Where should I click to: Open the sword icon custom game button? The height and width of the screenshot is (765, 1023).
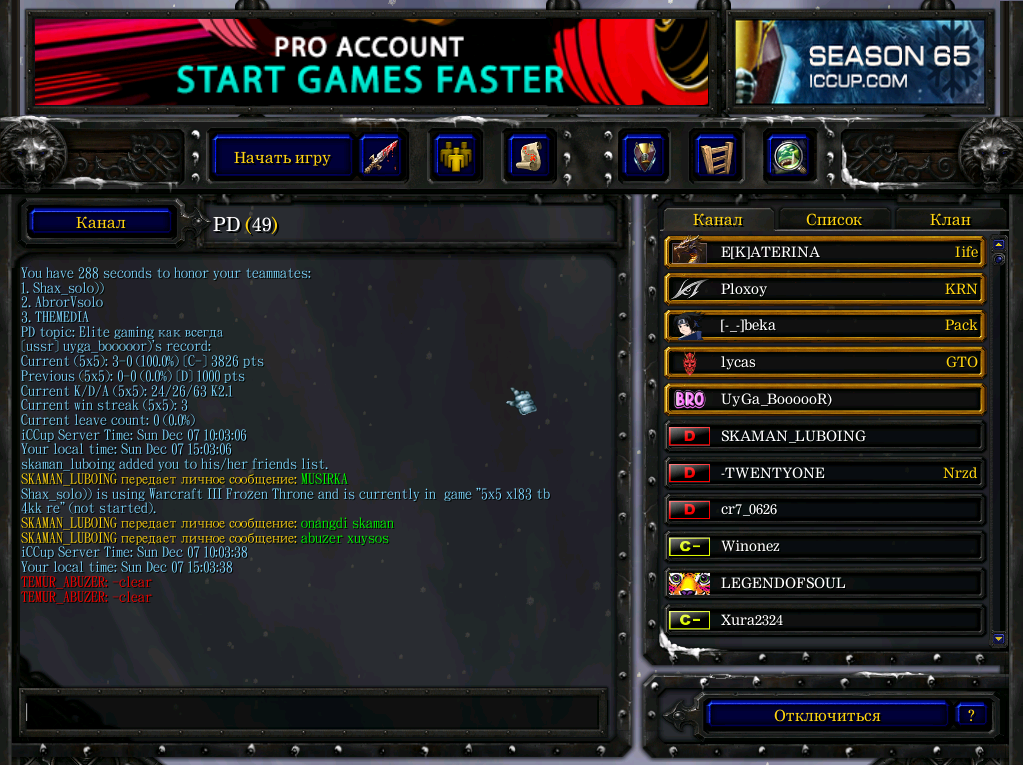point(380,157)
